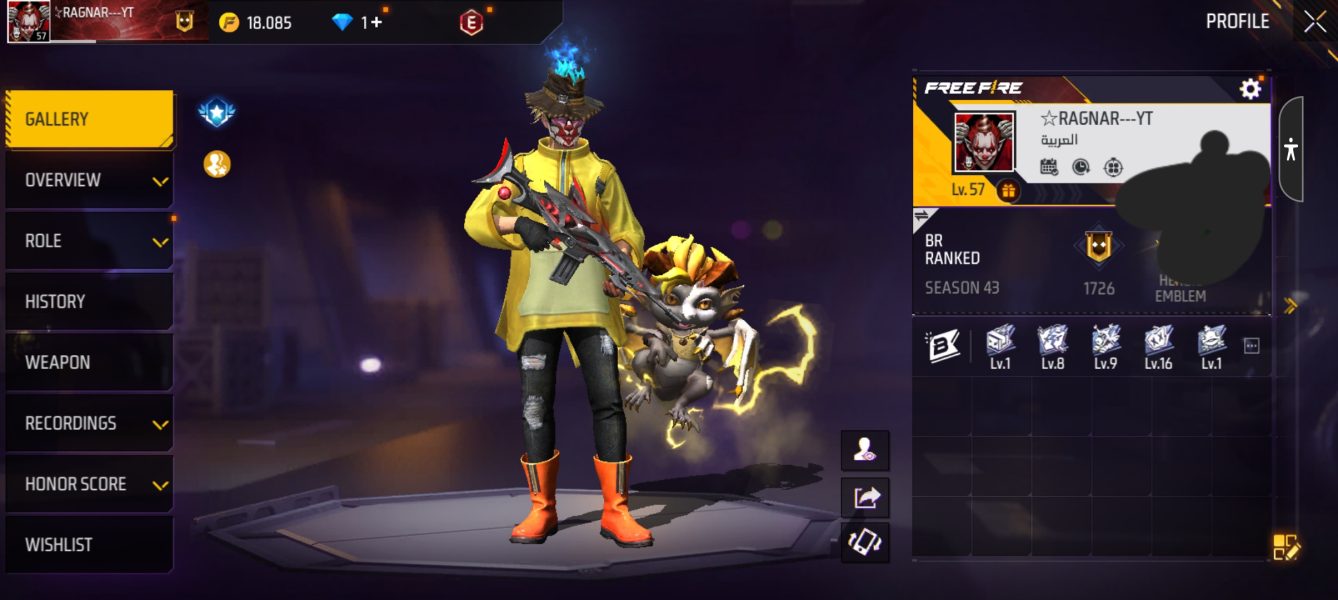This screenshot has width=1338, height=600.
Task: Click the share arrow button
Action: 865,497
